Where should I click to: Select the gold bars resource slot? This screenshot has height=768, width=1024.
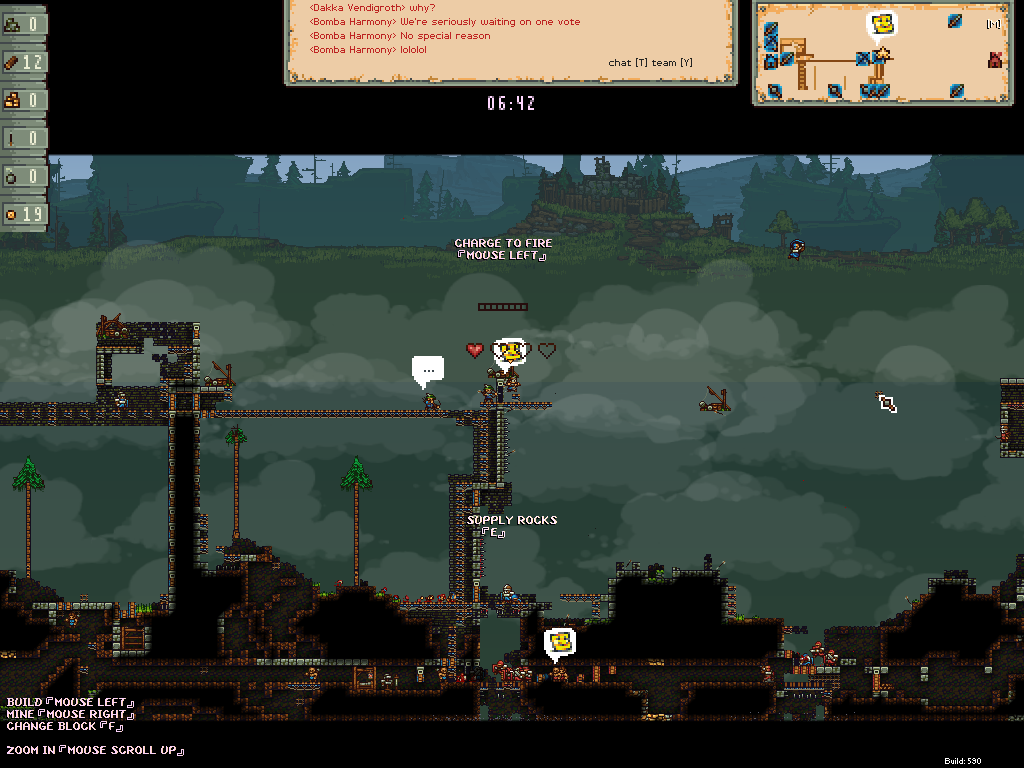23,100
